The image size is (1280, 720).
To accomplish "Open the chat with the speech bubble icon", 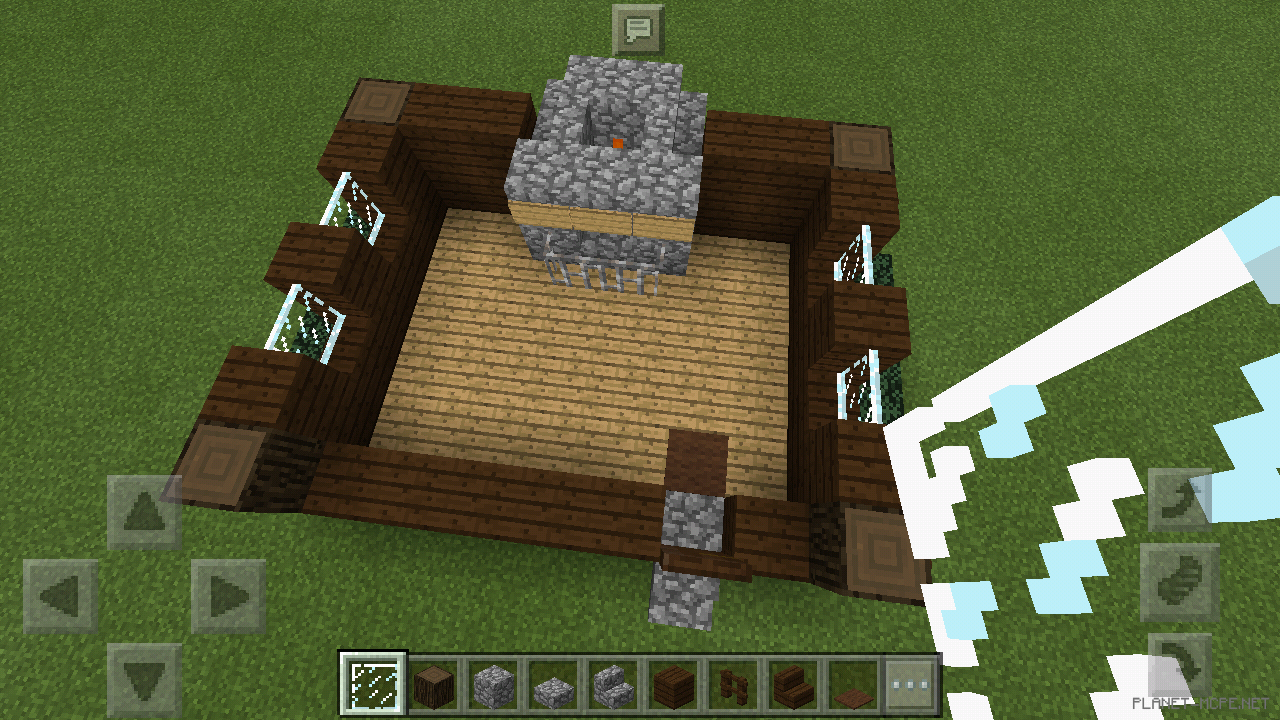I will point(639,28).
